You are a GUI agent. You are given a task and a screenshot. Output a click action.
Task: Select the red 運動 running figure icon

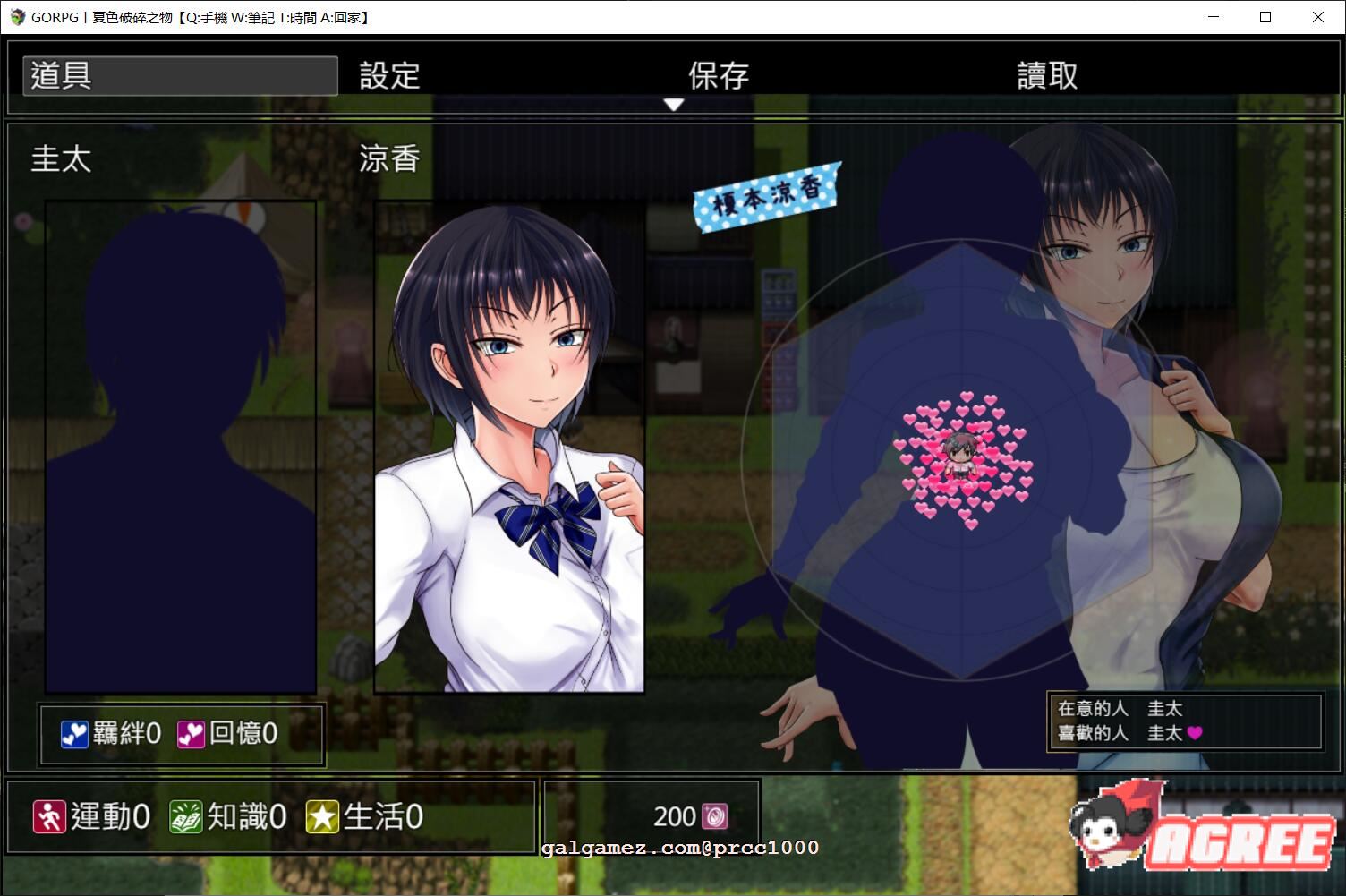pyautogui.click(x=51, y=815)
